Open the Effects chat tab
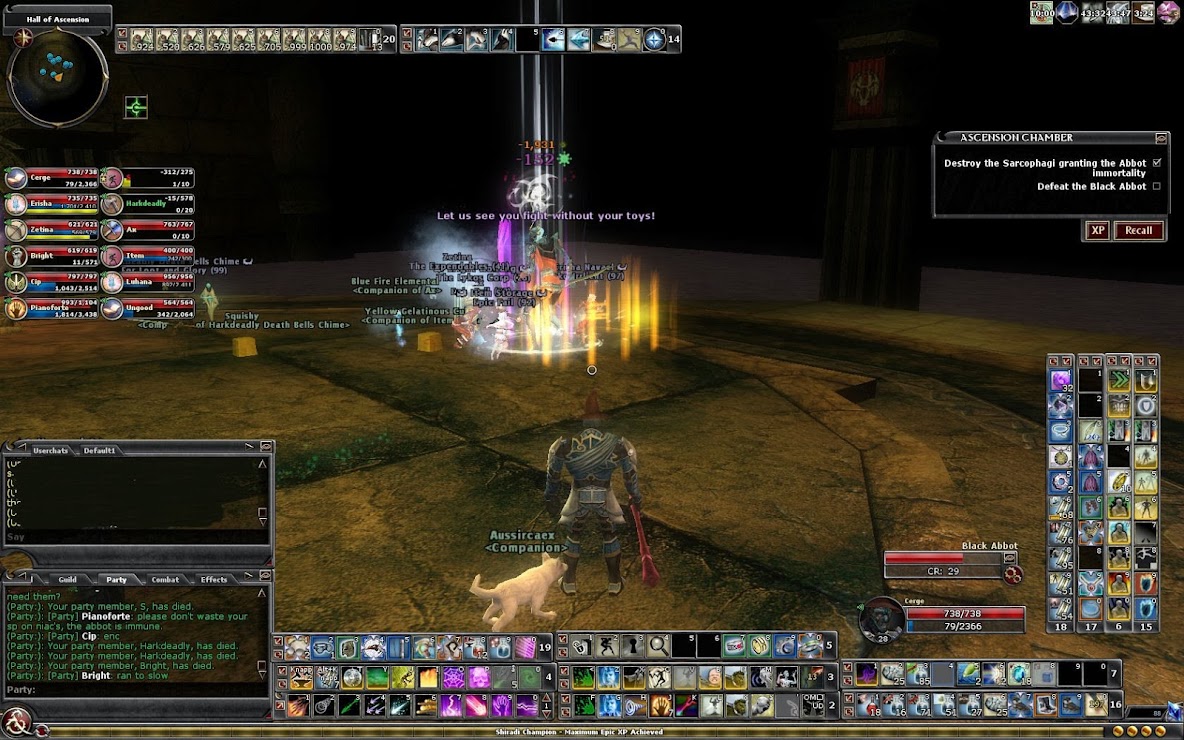 point(214,579)
